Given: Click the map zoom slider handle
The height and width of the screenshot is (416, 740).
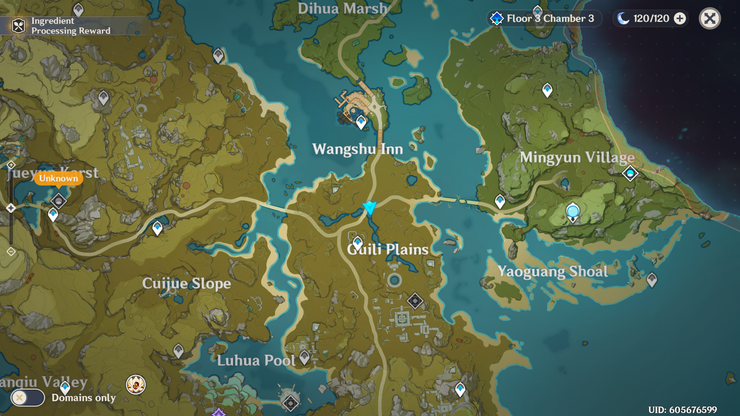Looking at the screenshot, I should [11, 208].
